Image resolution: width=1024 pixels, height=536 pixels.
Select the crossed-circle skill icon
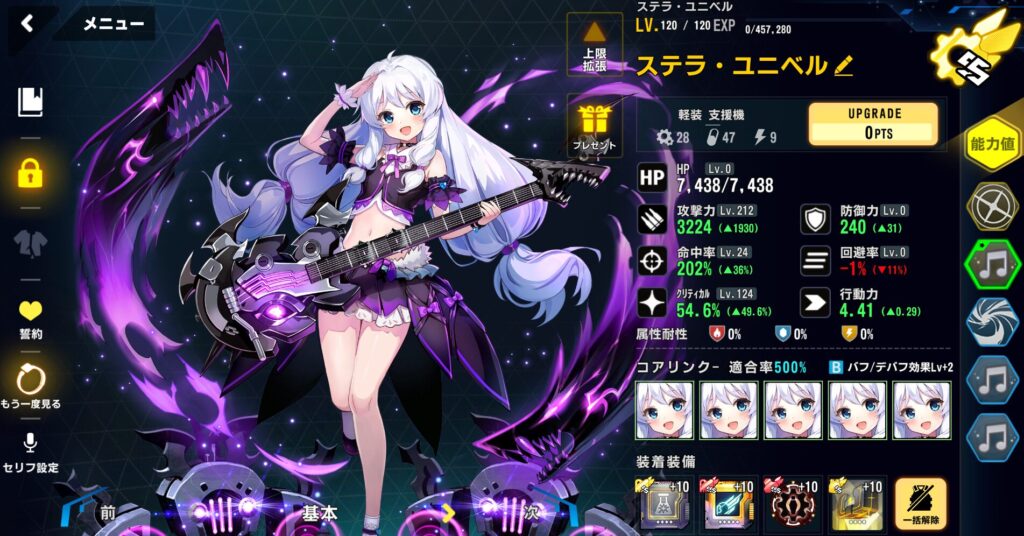[x=992, y=206]
